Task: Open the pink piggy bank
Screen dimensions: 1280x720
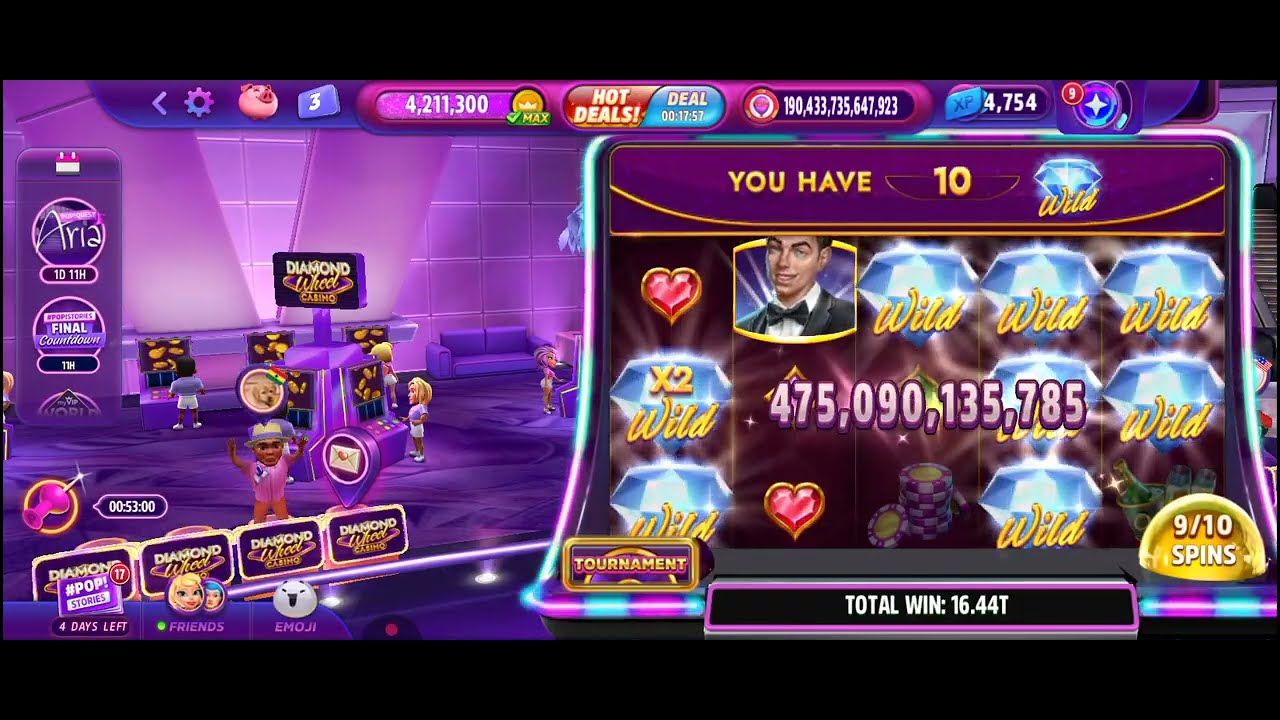Action: tap(257, 102)
